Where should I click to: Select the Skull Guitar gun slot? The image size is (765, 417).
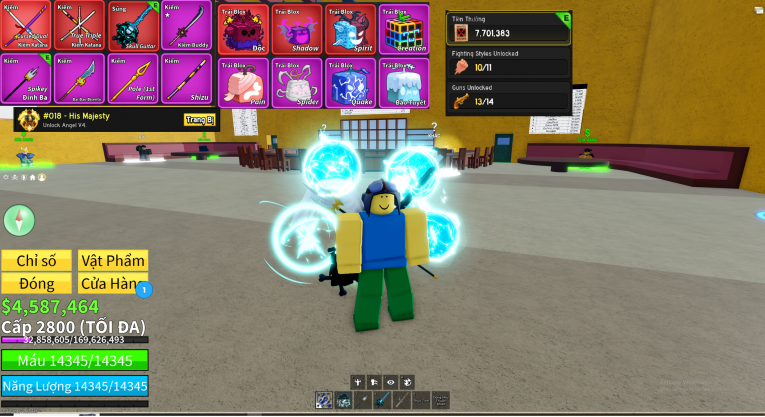pos(133,27)
